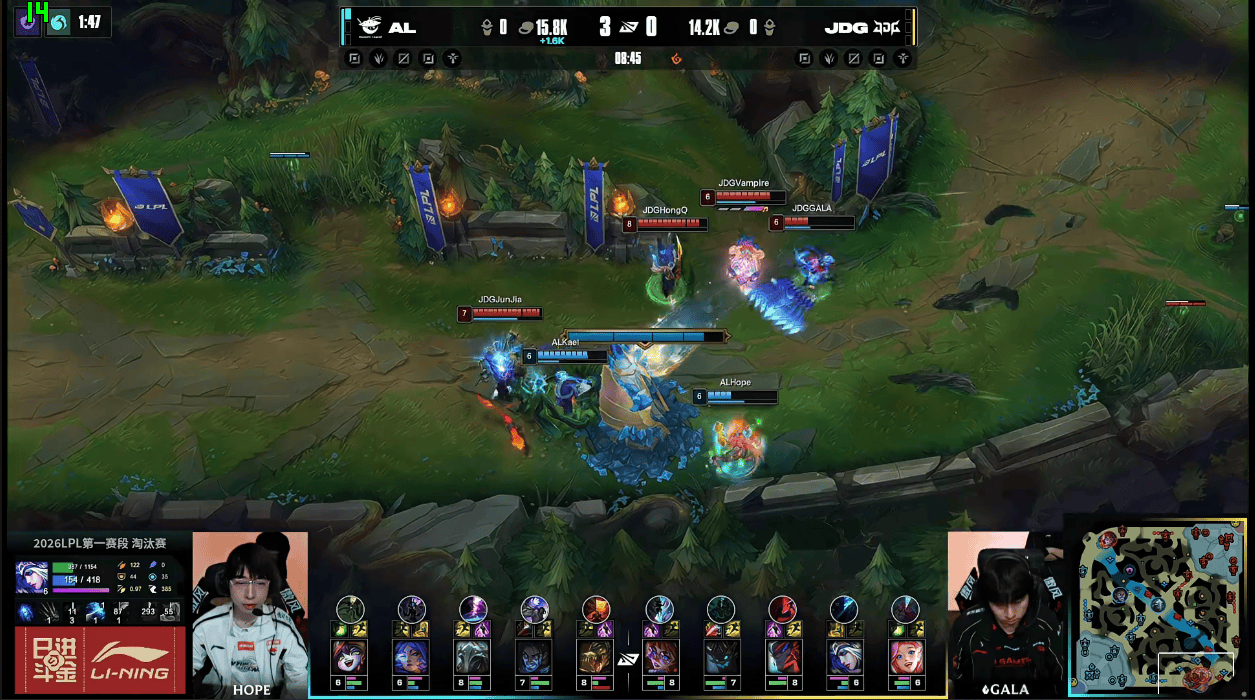
Task: Click the AL team logo on the scoreboard
Action: pyautogui.click(x=370, y=27)
